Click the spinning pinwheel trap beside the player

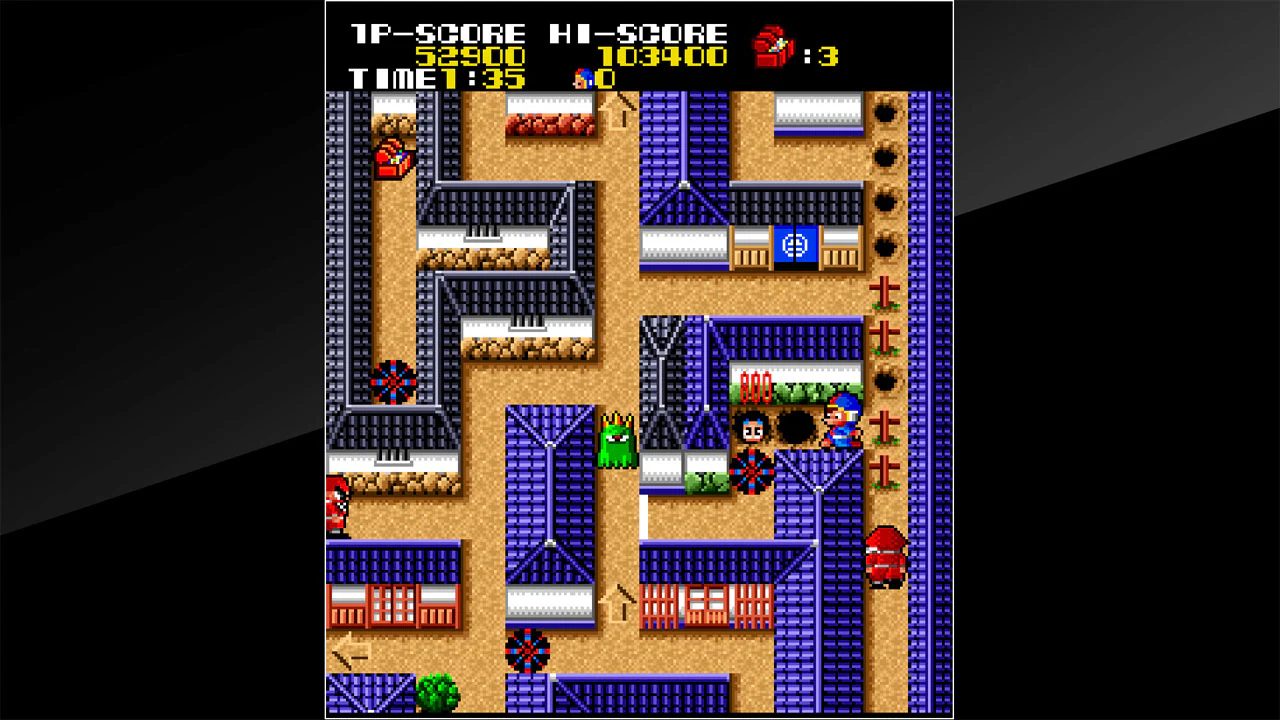pyautogui.click(x=752, y=472)
